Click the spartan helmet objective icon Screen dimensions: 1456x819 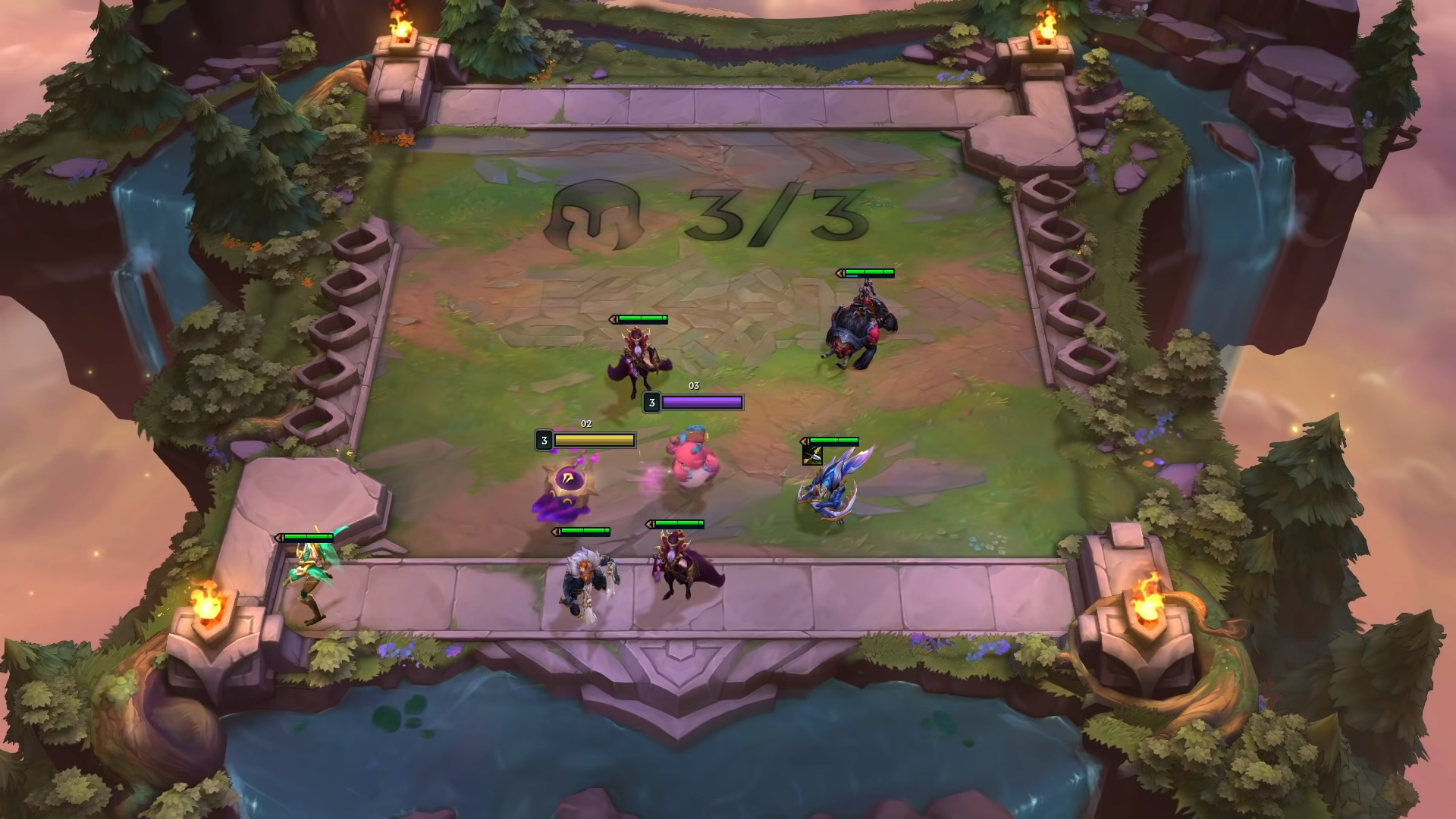[598, 216]
